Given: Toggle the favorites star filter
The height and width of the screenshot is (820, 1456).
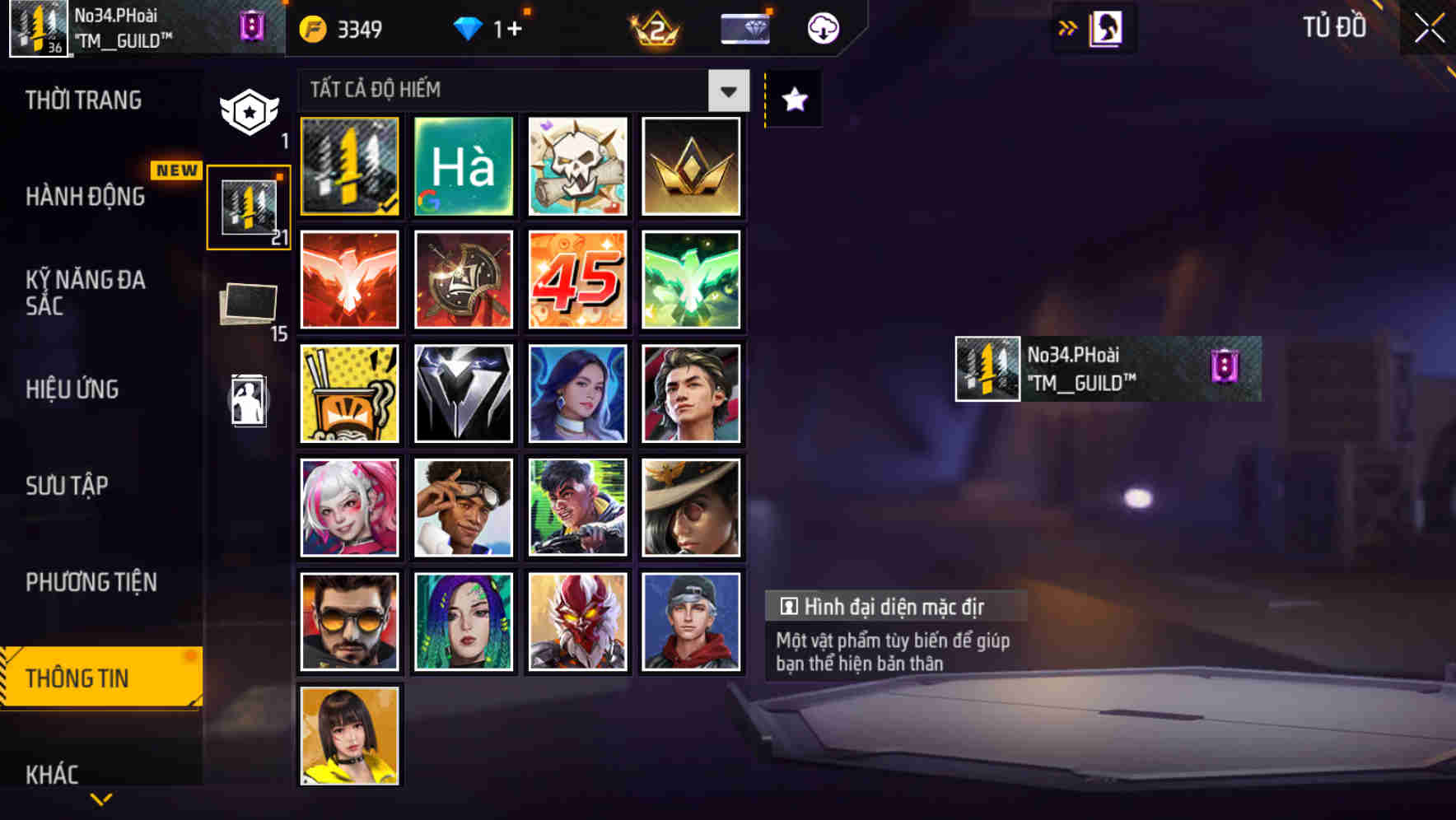Looking at the screenshot, I should pos(793,99).
